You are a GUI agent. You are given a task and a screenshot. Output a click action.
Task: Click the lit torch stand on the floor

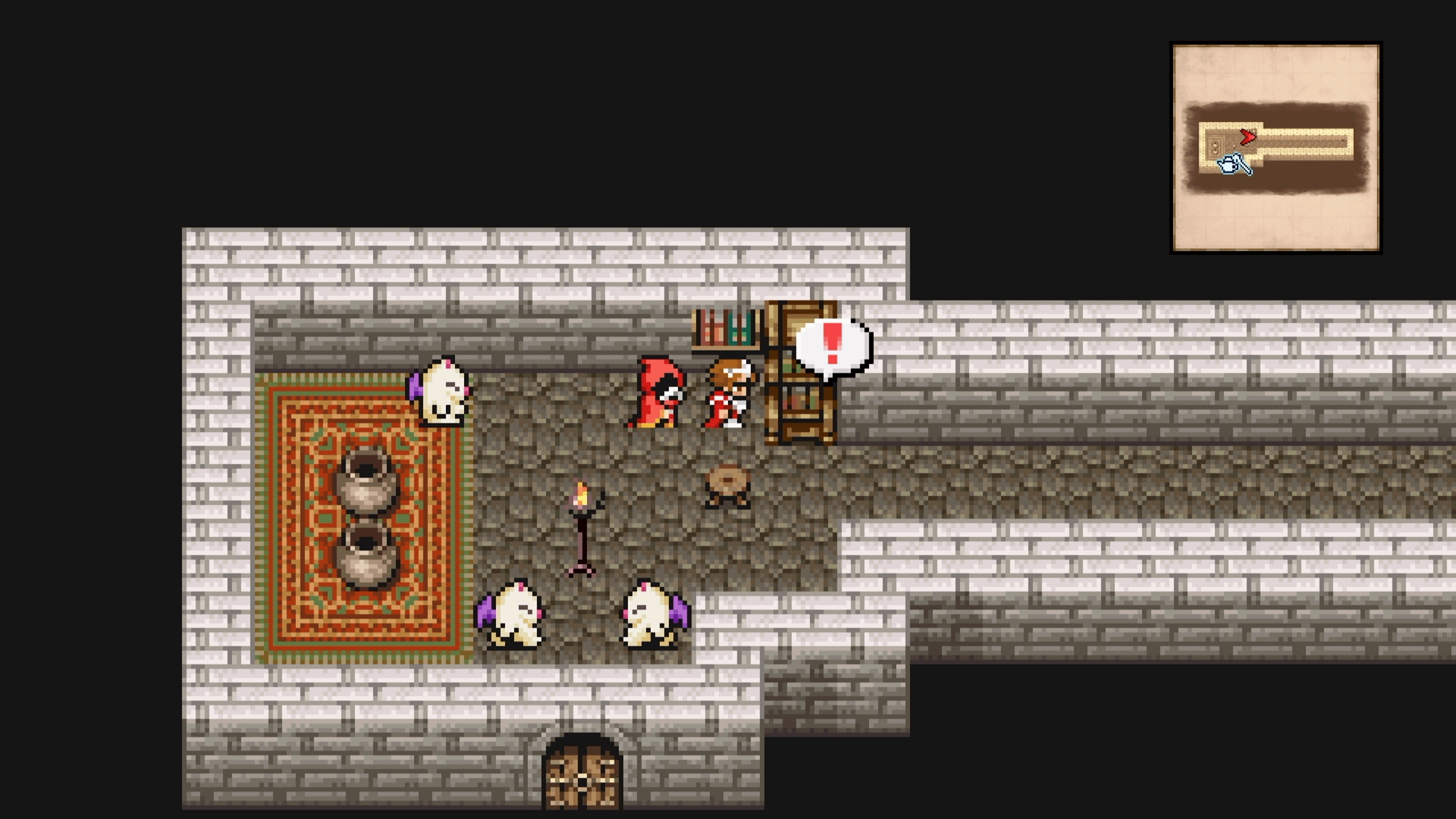click(x=582, y=523)
